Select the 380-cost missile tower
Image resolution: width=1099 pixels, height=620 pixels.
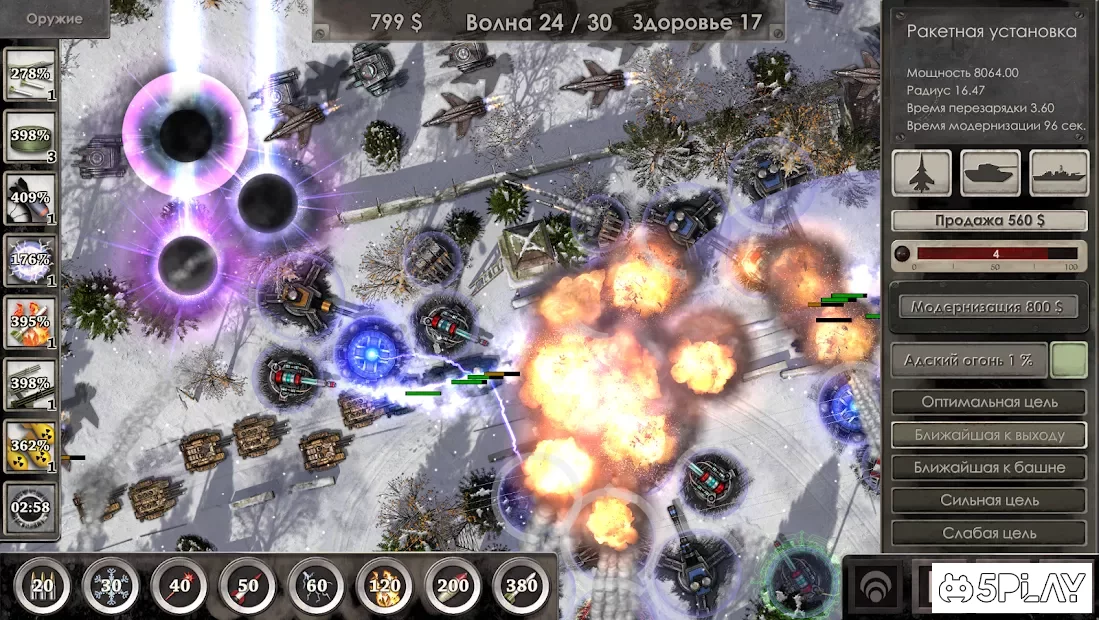521,584
